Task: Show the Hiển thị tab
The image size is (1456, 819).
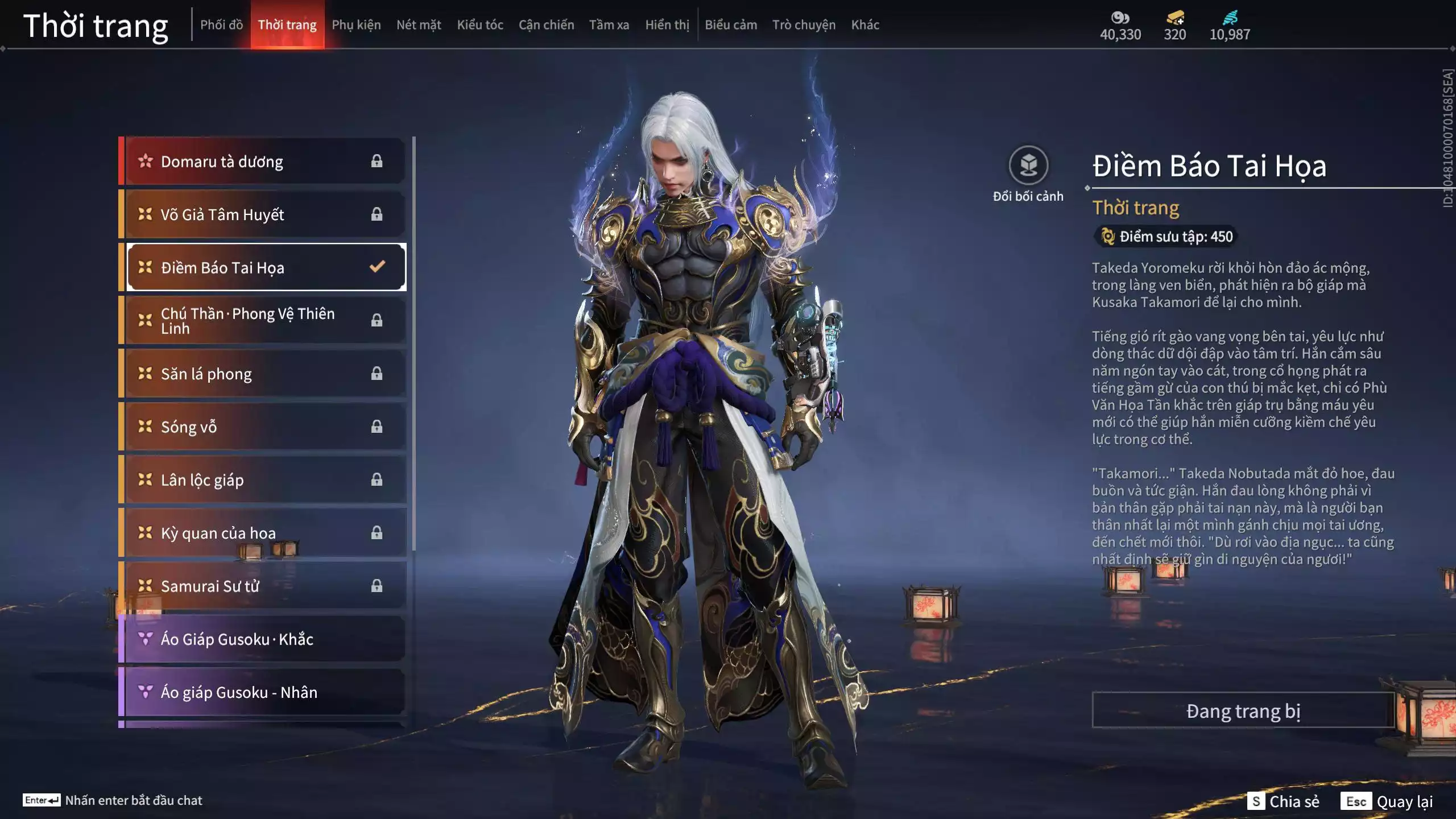Action: point(667,25)
